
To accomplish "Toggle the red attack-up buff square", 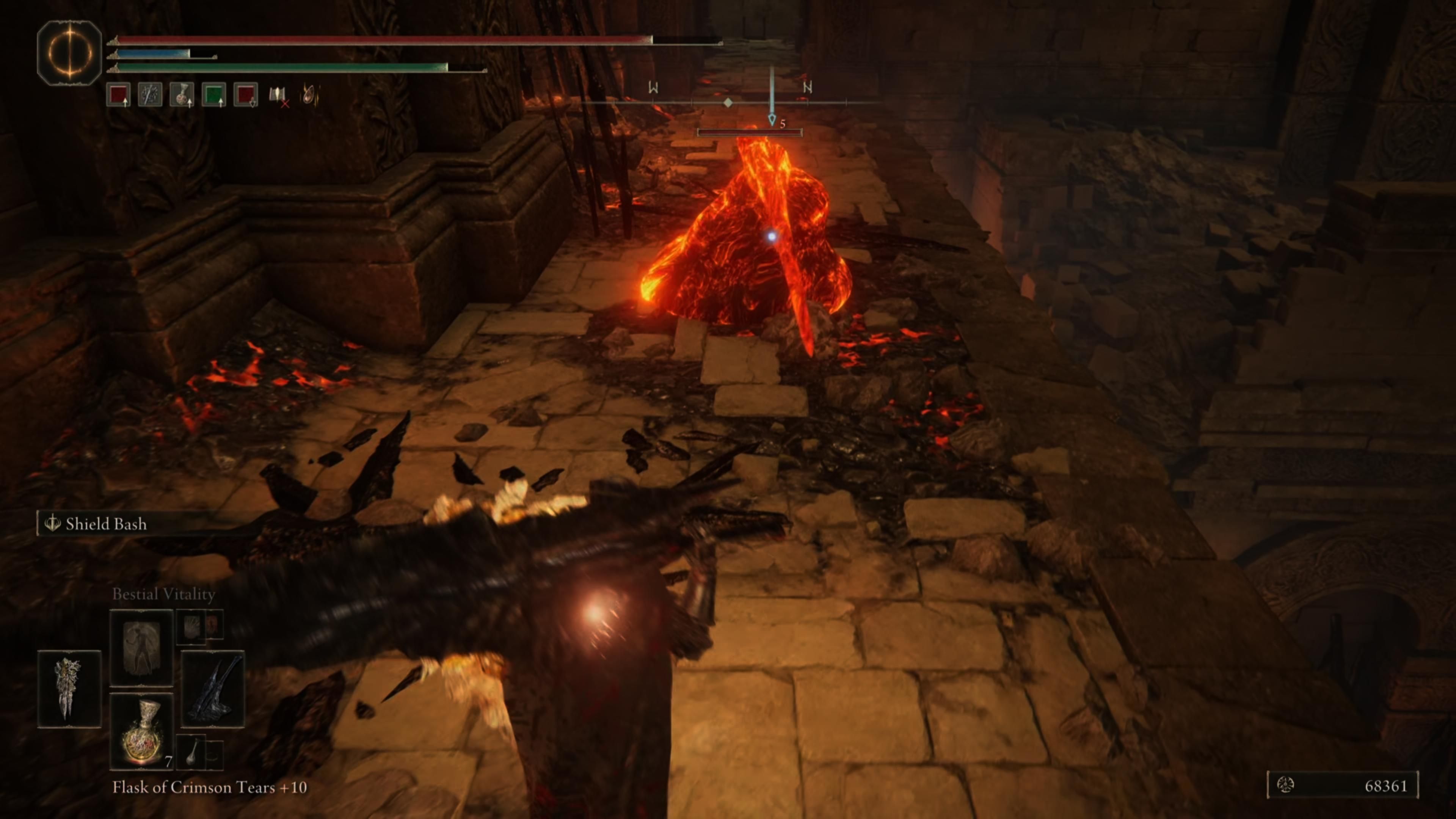I will click(119, 95).
